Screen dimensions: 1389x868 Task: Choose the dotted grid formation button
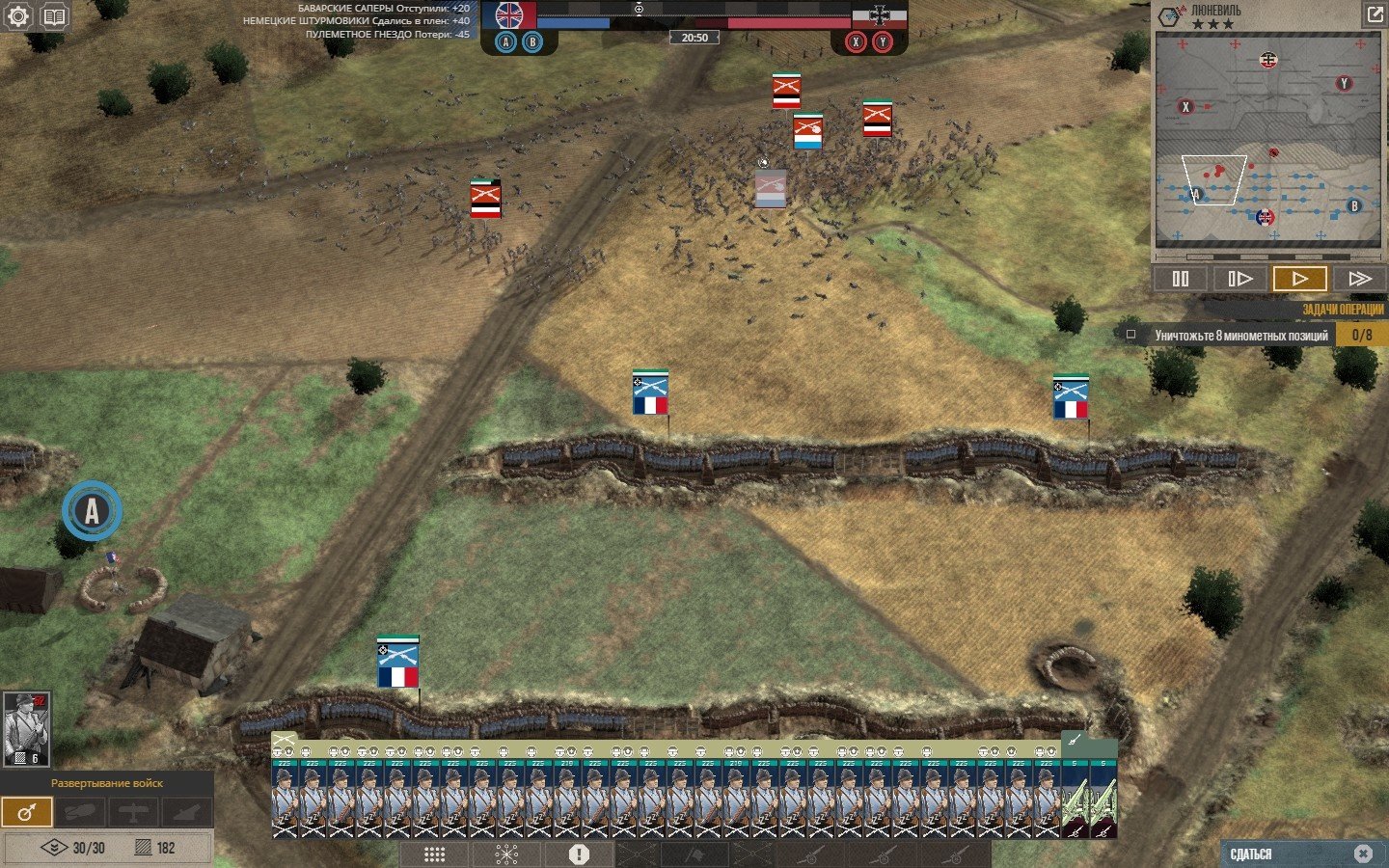434,854
